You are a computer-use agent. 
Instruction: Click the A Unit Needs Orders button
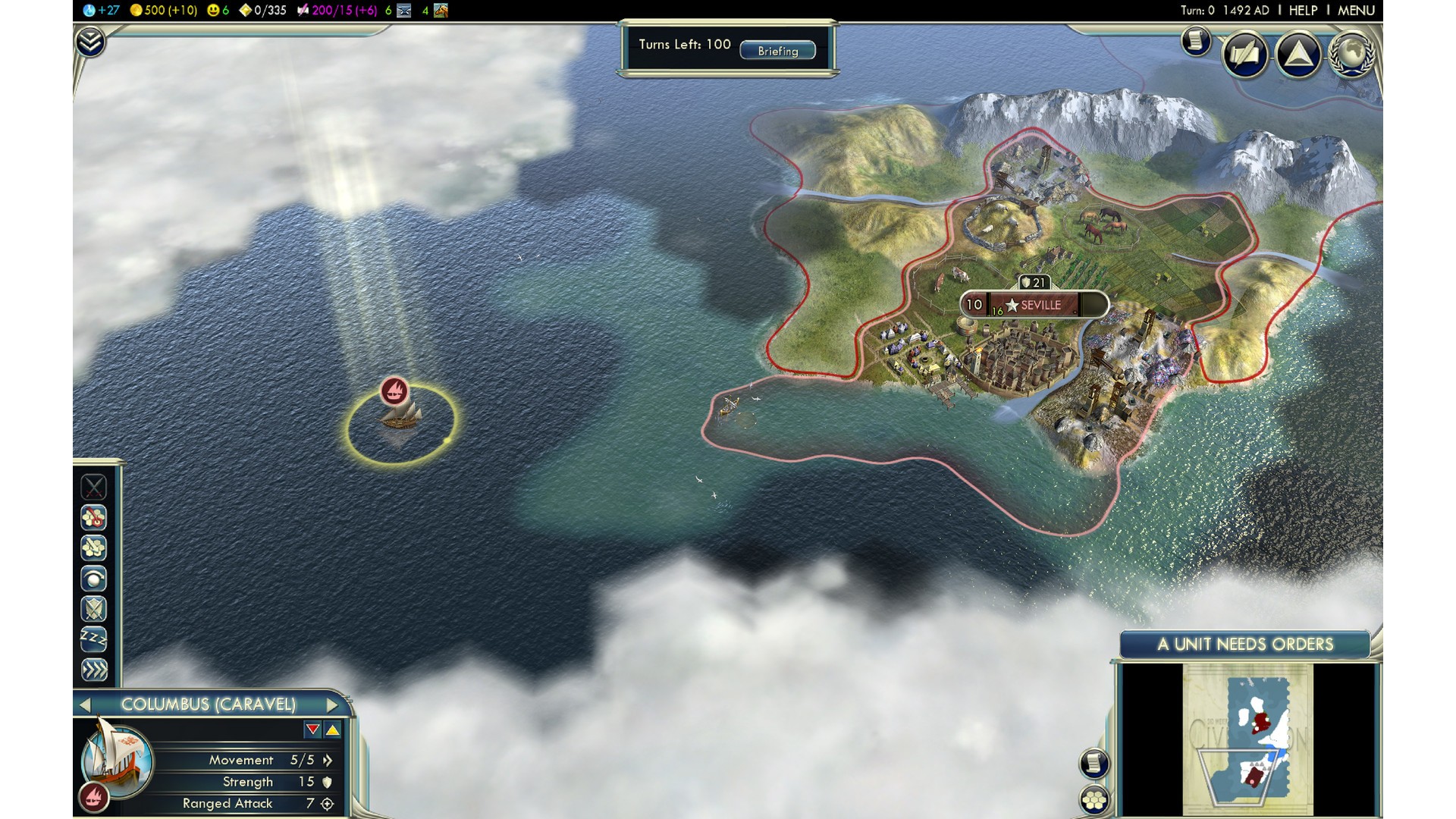[x=1244, y=645]
